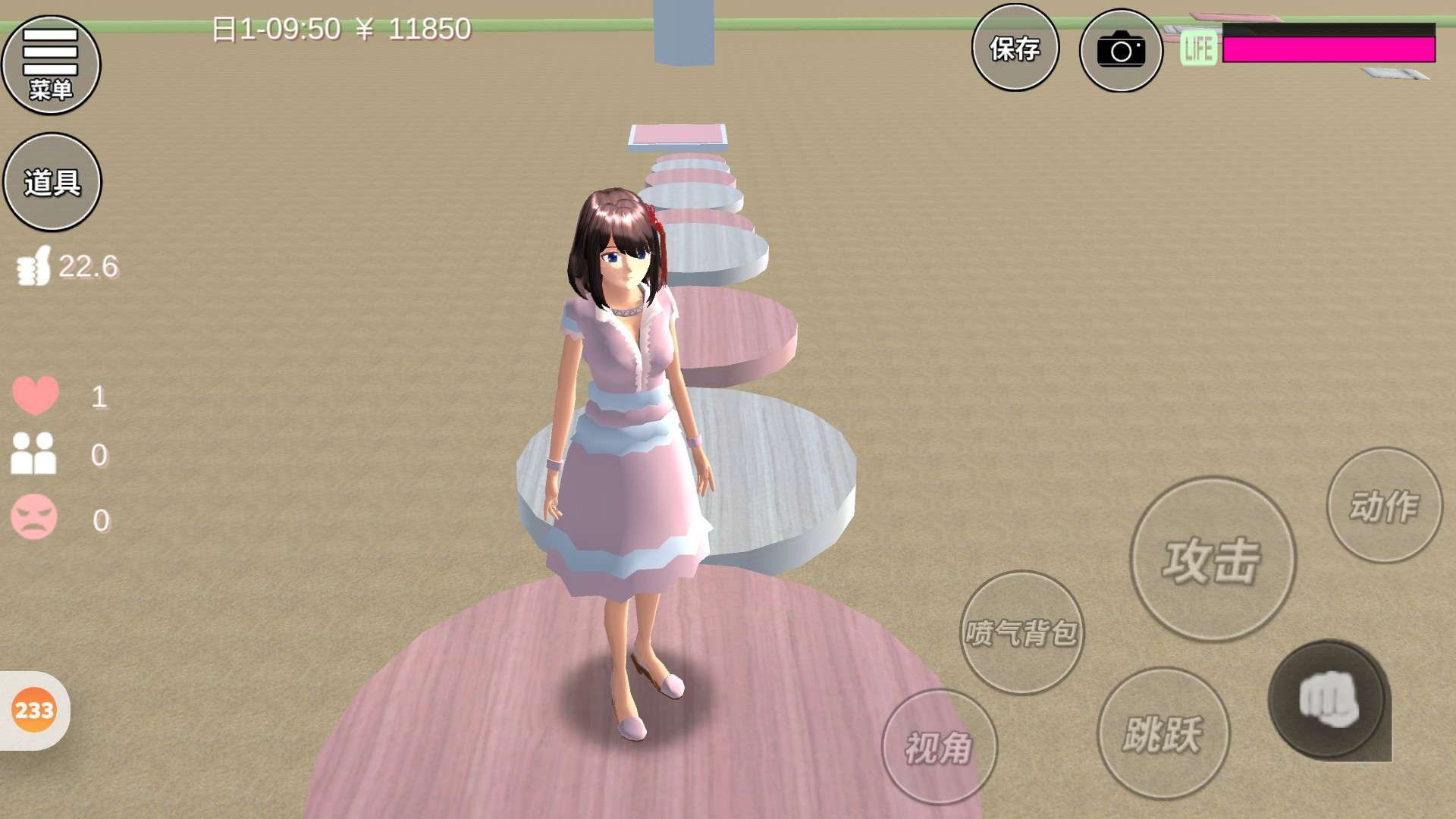The width and height of the screenshot is (1456, 819).
Task: Open the 道具 items panel
Action: tap(52, 182)
